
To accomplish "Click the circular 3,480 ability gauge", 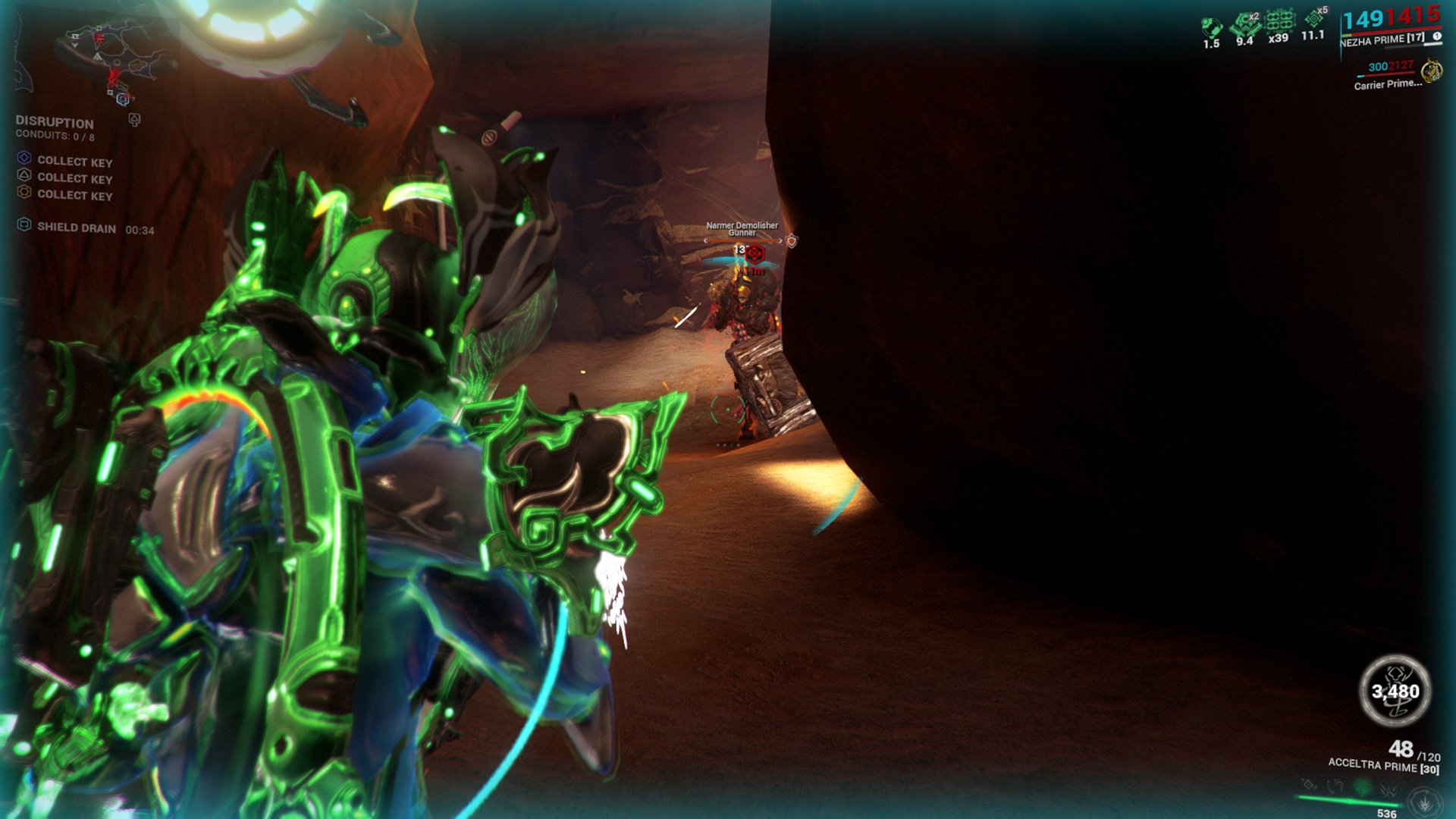I will [1395, 691].
